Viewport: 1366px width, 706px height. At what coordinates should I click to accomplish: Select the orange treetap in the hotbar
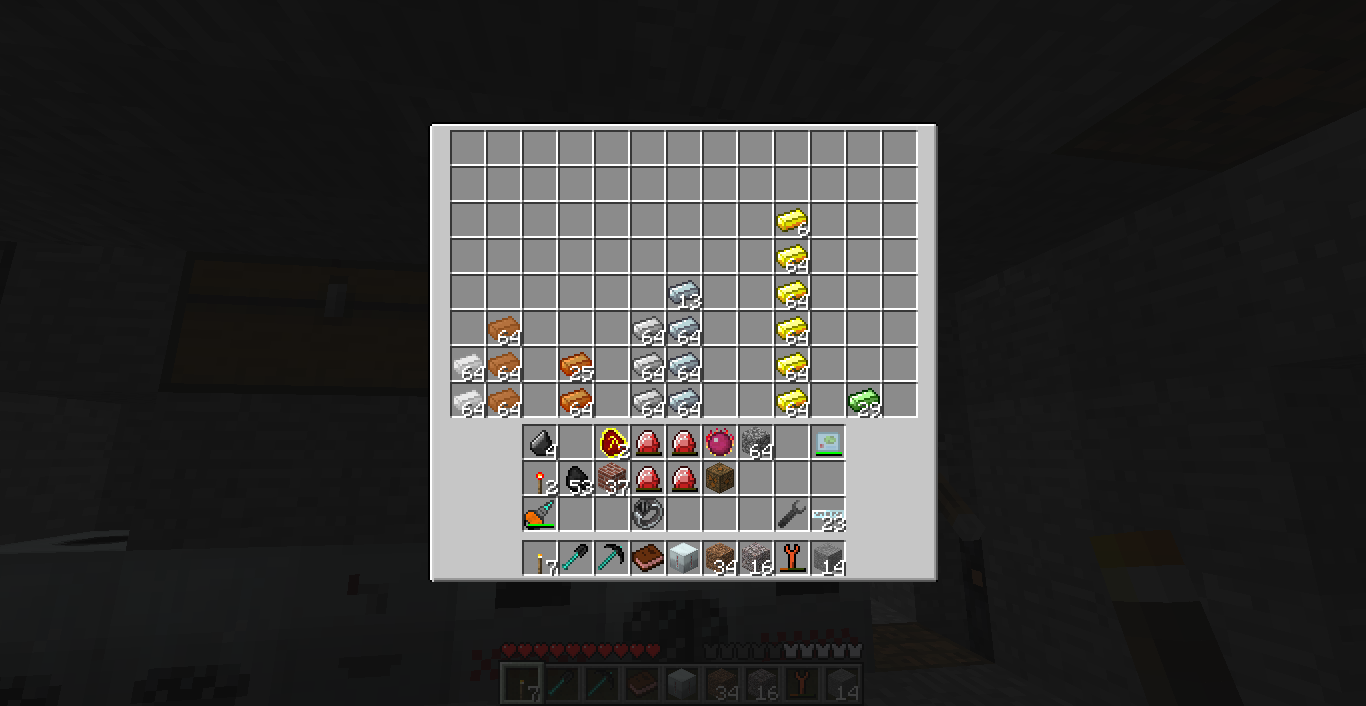click(x=791, y=558)
